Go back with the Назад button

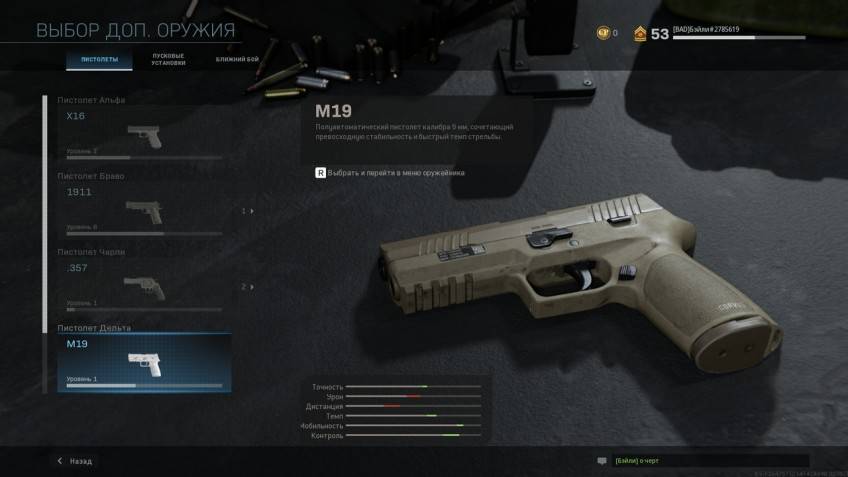[75, 461]
